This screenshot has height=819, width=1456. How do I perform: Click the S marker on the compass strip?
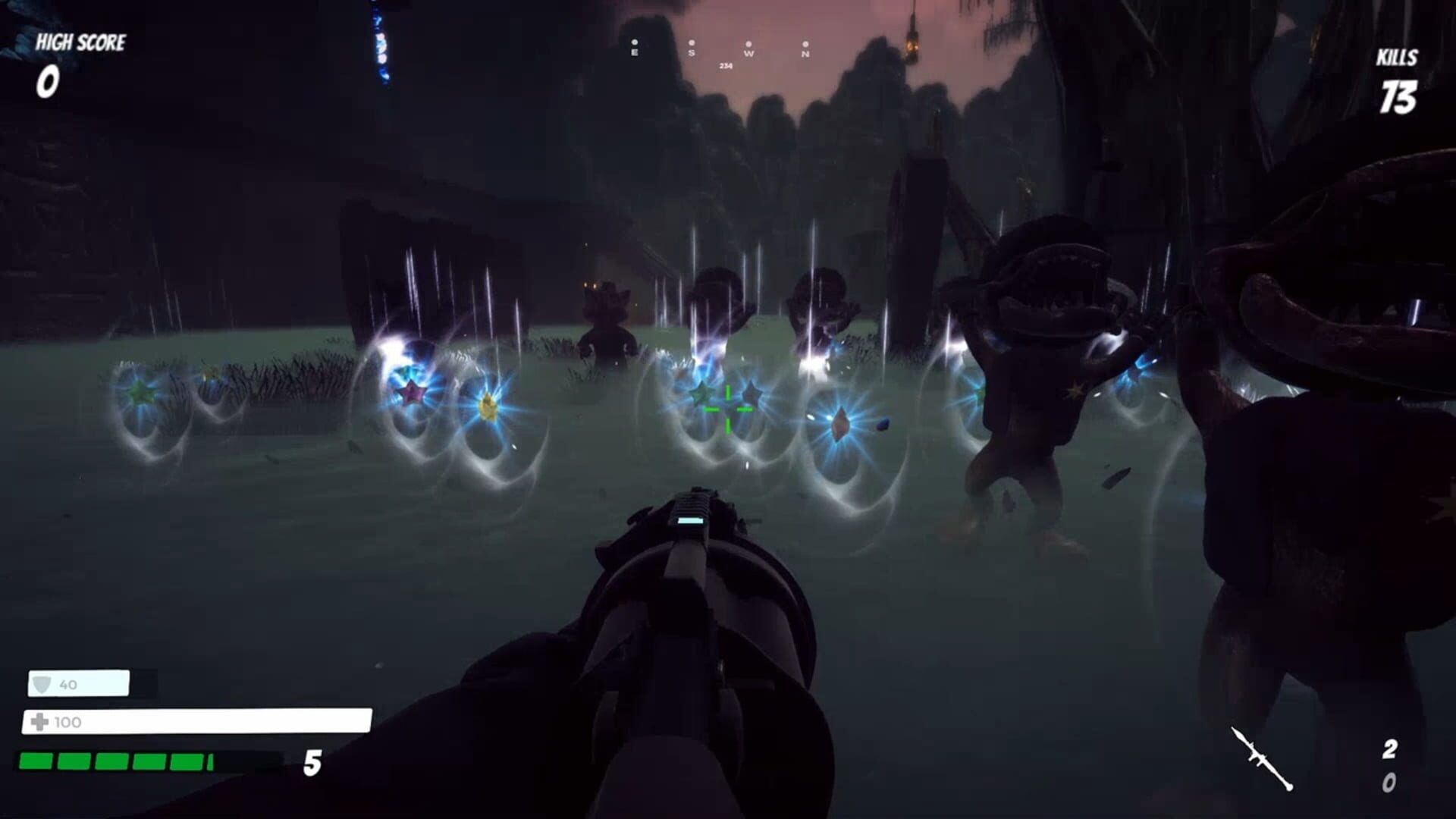[692, 53]
